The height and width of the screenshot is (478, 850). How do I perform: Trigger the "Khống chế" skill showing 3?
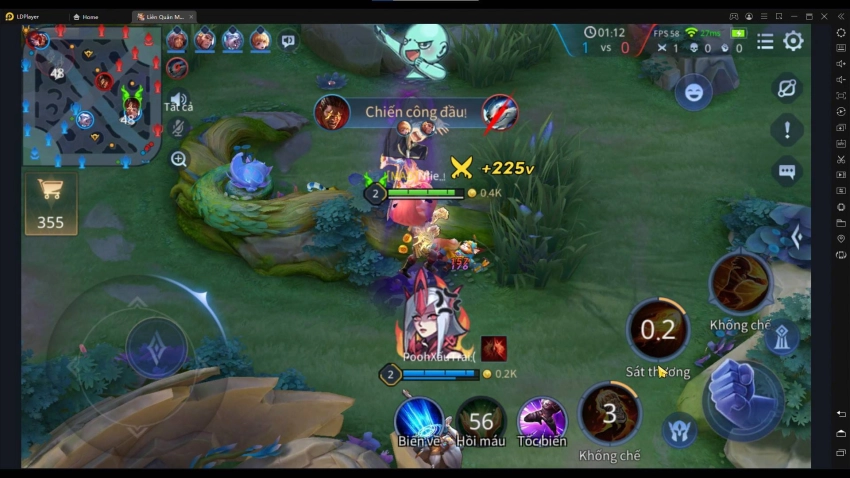pyautogui.click(x=609, y=413)
